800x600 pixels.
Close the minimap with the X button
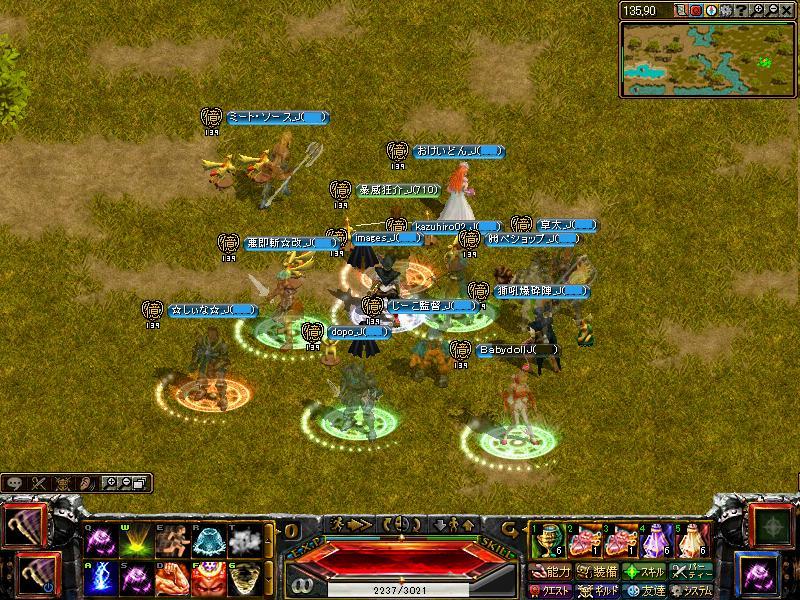[788, 10]
